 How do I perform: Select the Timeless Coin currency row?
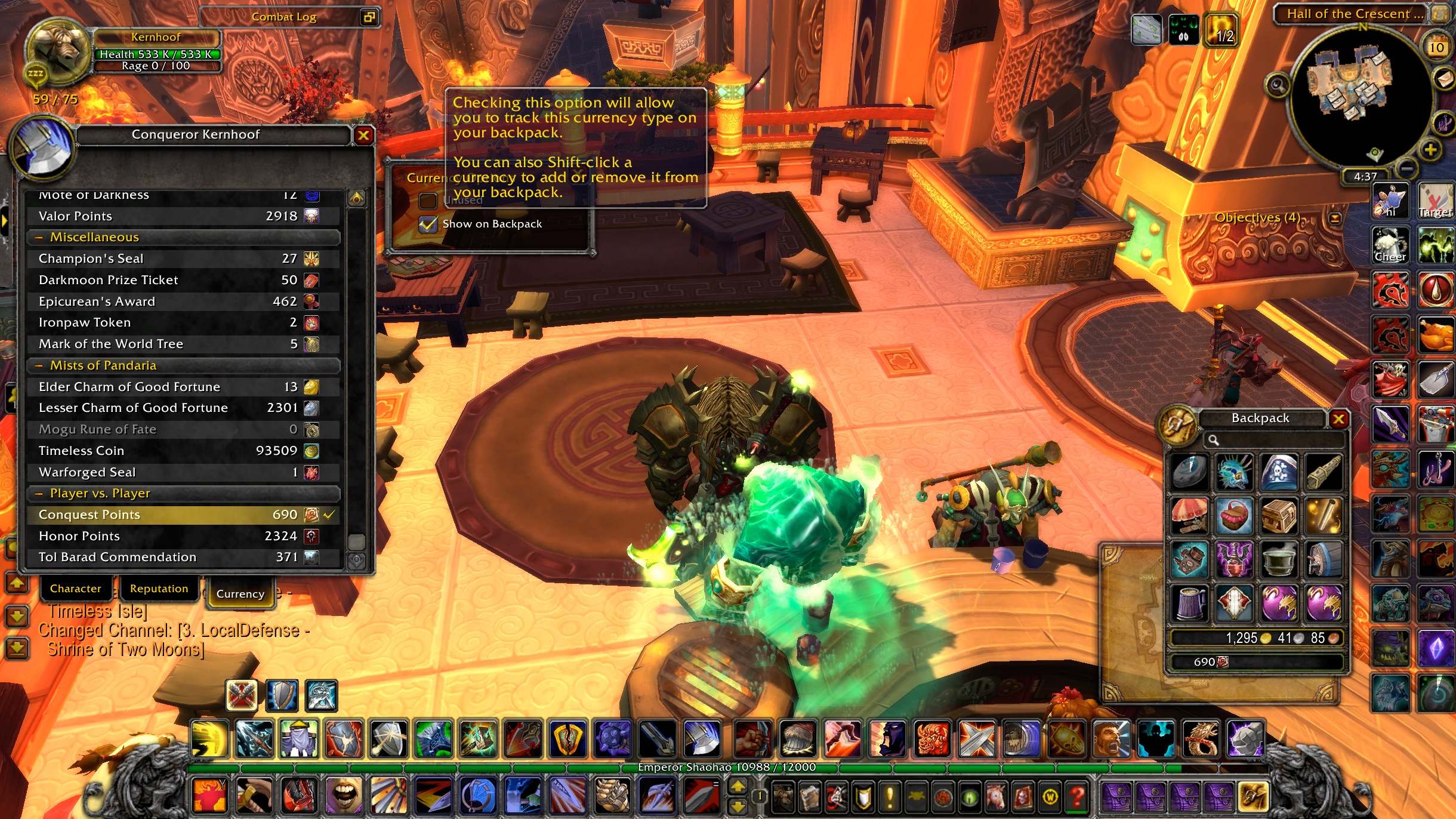(x=179, y=451)
